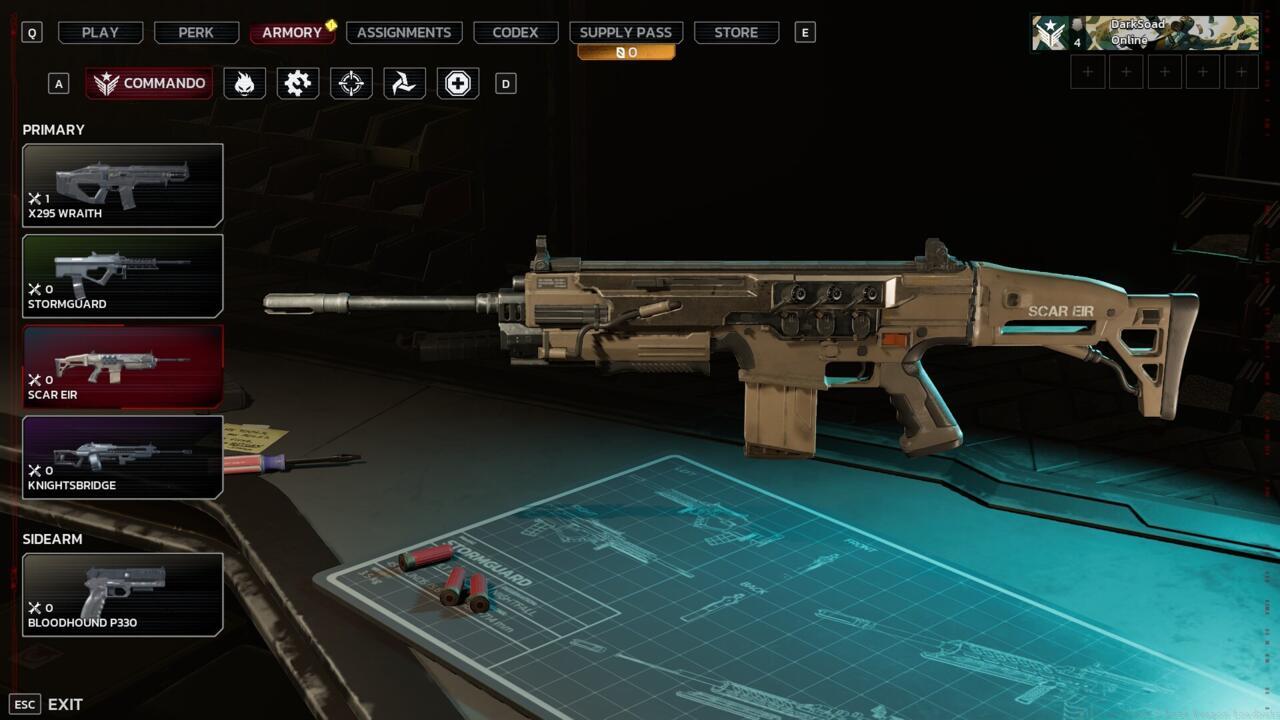Visit the Store tab
Viewport: 1280px width, 720px height.
pyautogui.click(x=736, y=32)
